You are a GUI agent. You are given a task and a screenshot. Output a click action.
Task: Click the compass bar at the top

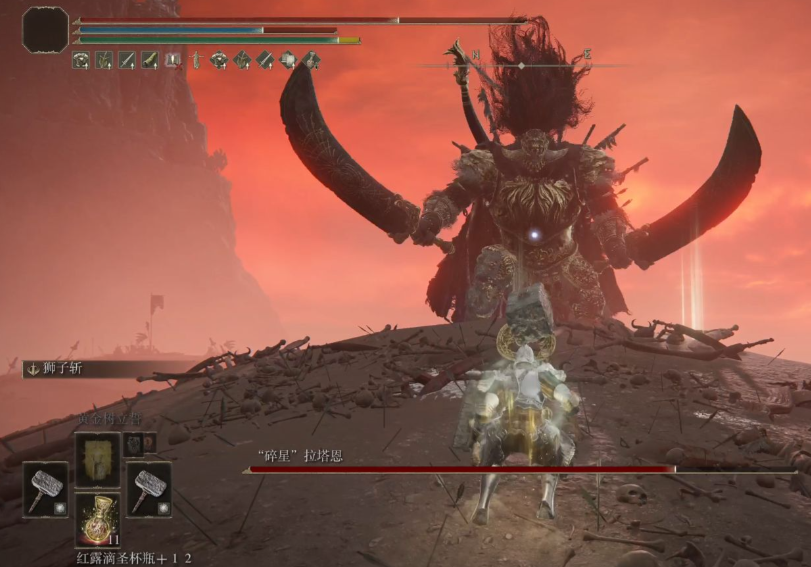(x=520, y=65)
